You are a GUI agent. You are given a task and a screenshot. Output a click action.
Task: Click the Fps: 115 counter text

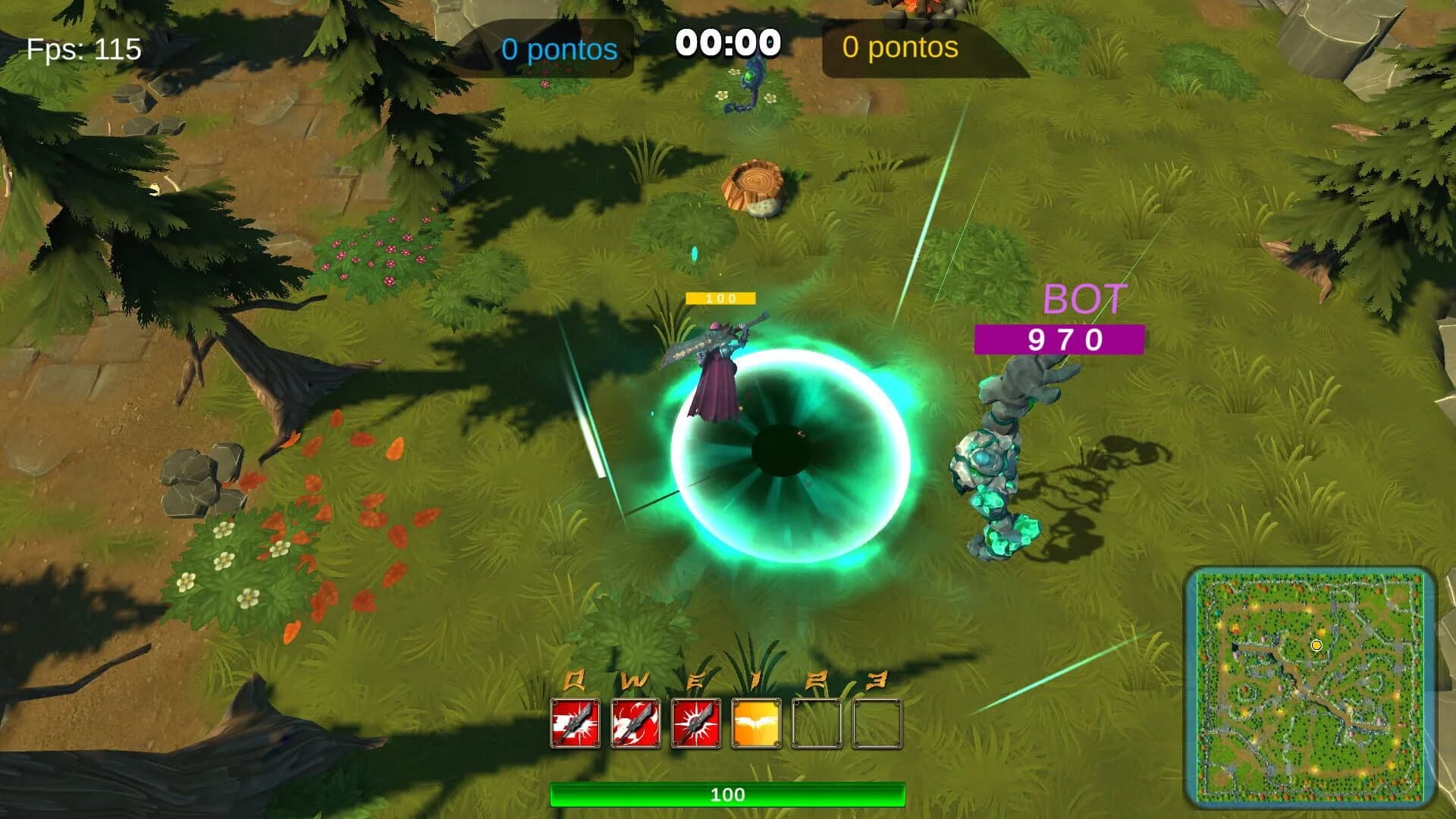coord(82,50)
